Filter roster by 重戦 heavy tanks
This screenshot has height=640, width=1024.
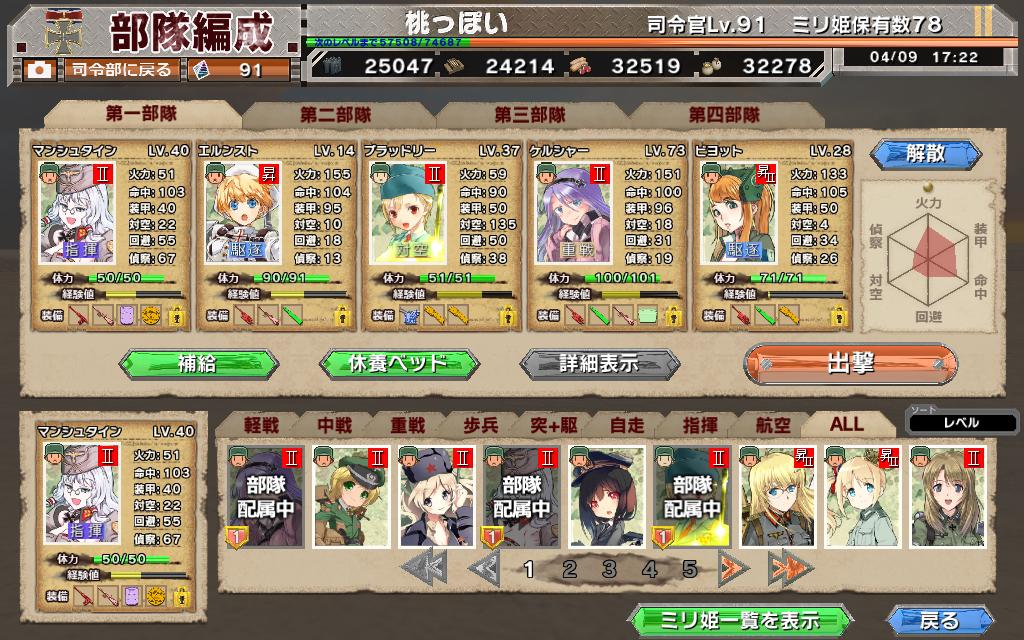click(407, 424)
